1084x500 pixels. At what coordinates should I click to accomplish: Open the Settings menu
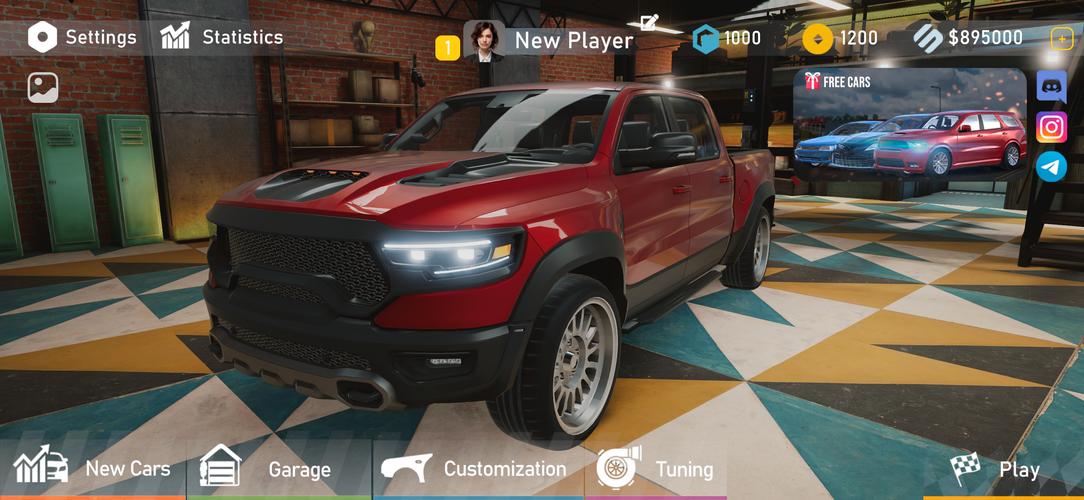point(82,38)
